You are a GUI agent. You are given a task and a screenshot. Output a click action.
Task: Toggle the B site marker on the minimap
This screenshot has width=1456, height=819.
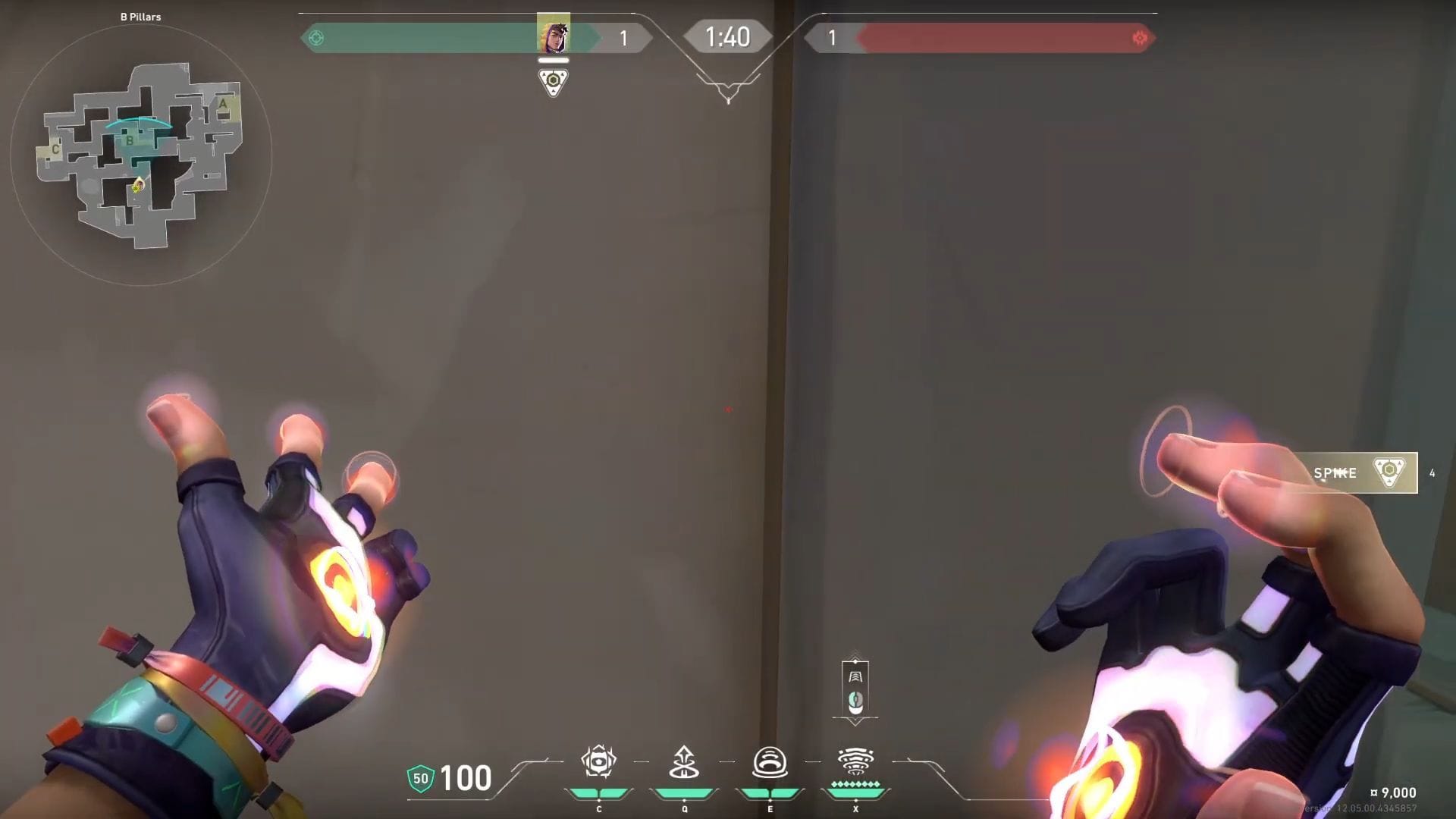130,140
